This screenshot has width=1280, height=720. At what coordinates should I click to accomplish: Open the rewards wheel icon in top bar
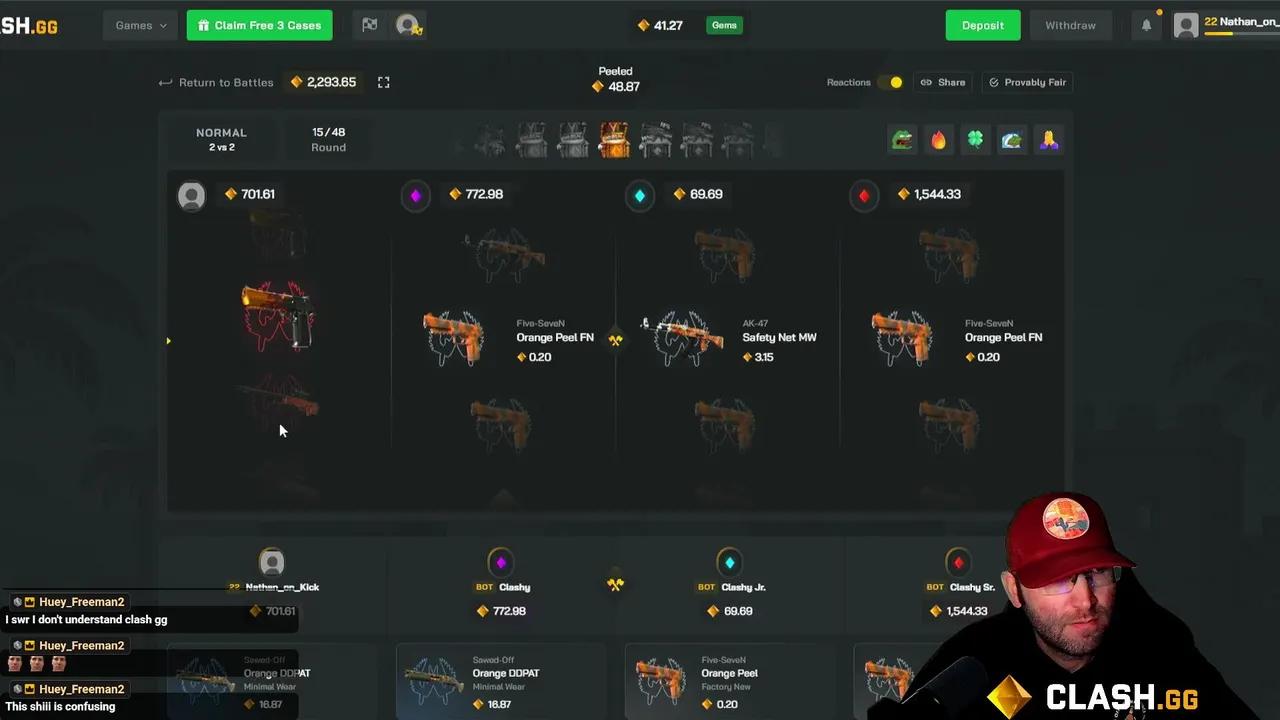(408, 24)
